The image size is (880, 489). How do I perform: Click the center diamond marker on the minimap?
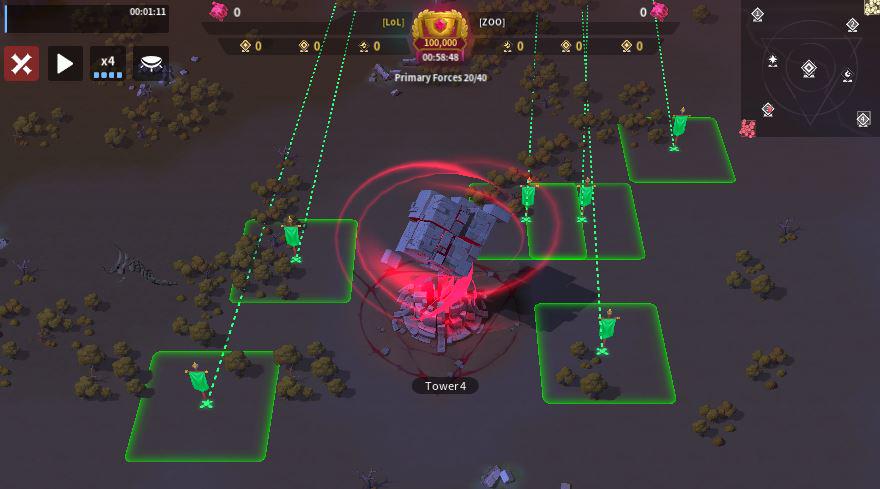(x=809, y=69)
